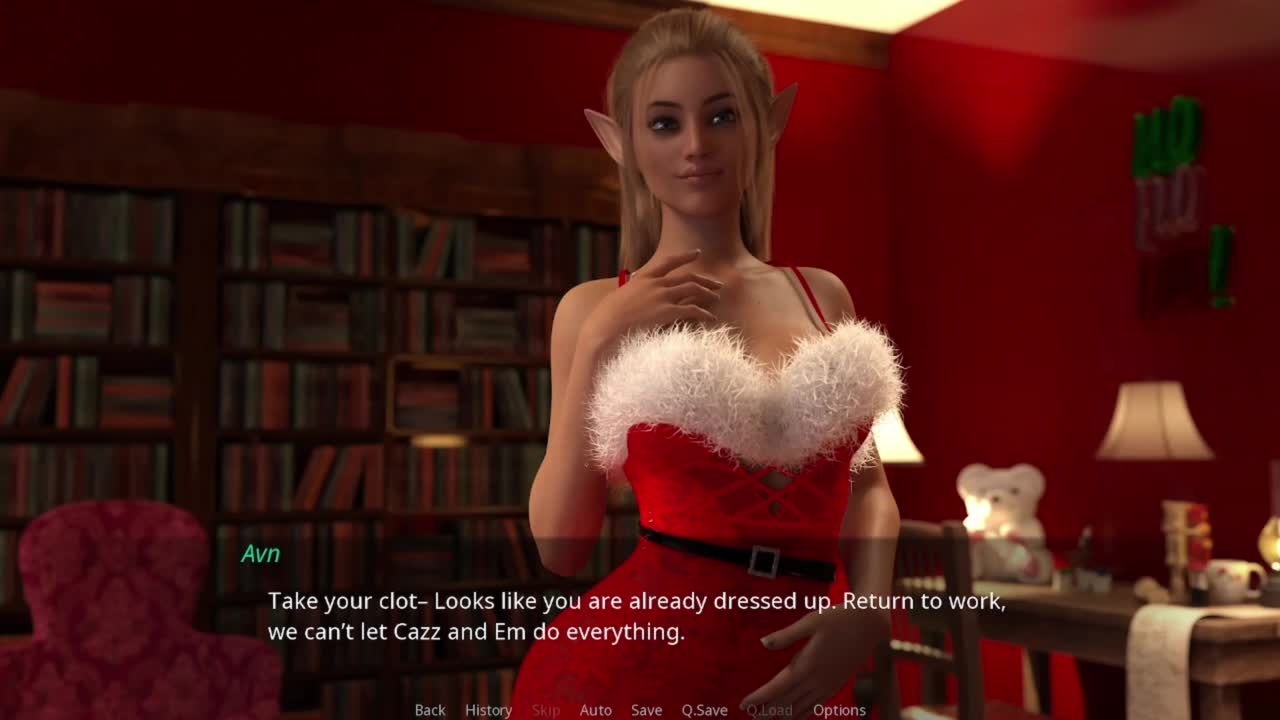Open the Save game screen
The image size is (1280, 720).
pyautogui.click(x=646, y=710)
